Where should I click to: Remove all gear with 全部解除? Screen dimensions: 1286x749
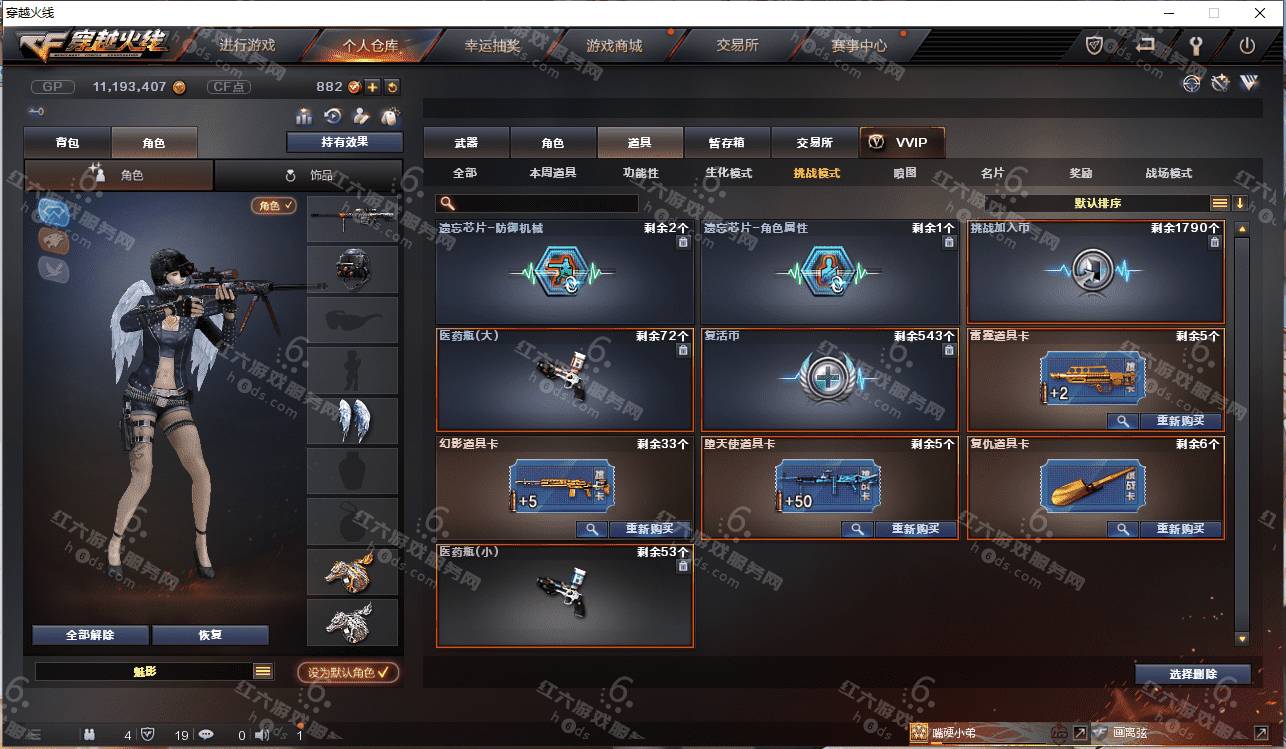(x=90, y=635)
